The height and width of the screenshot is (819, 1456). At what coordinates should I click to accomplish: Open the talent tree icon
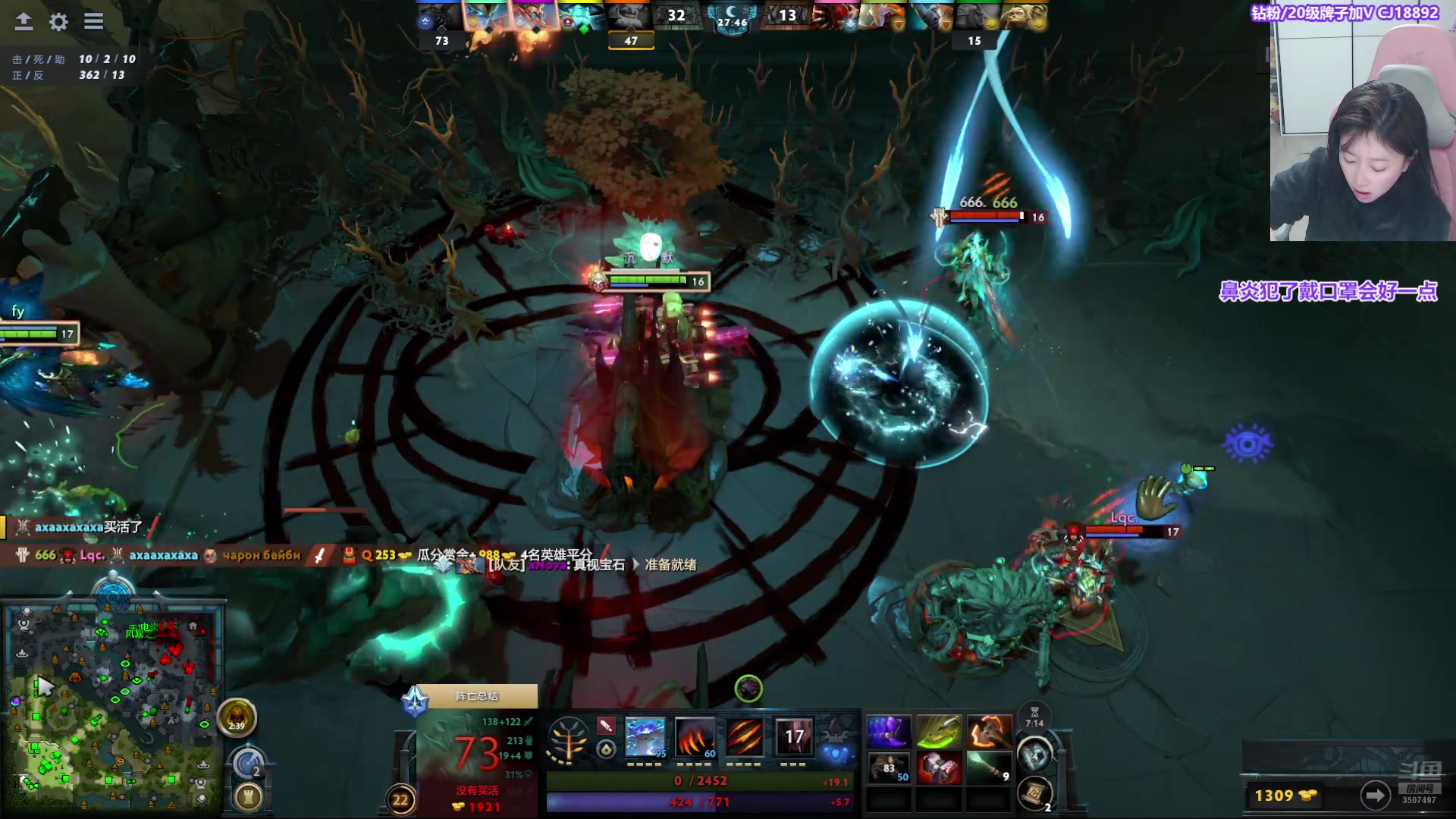coord(568,739)
